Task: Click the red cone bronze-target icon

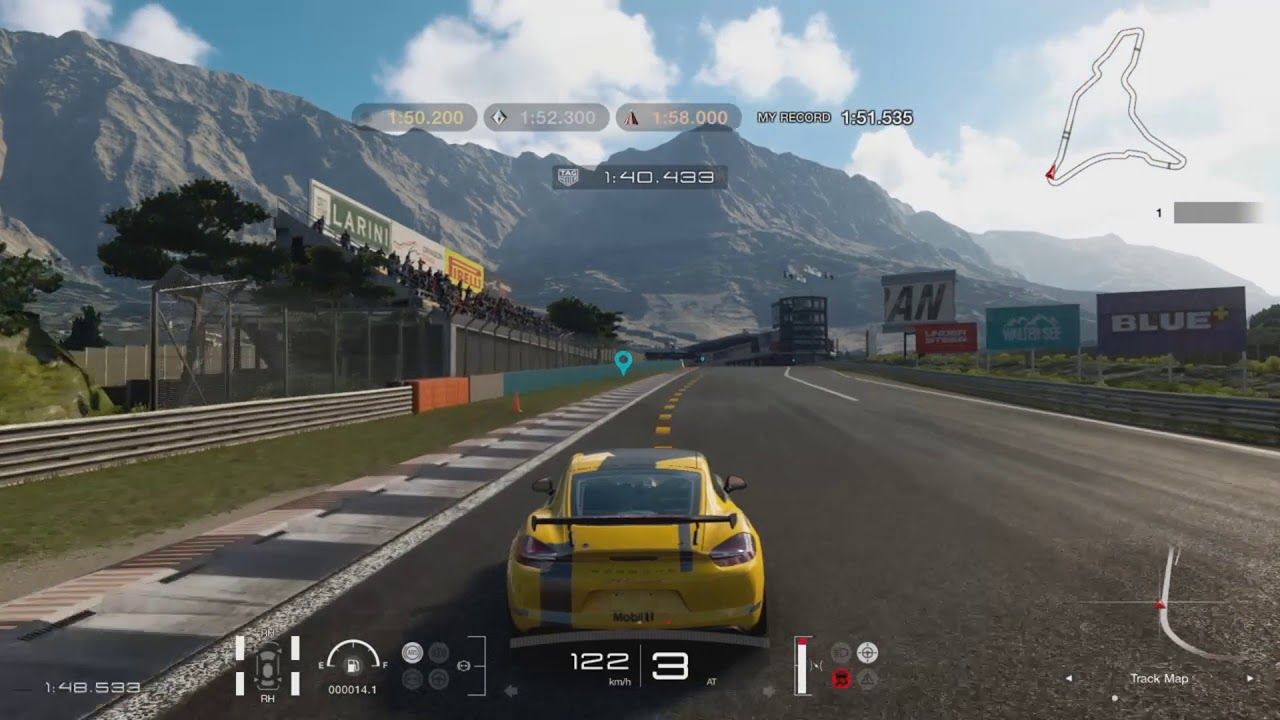Action: click(x=632, y=118)
